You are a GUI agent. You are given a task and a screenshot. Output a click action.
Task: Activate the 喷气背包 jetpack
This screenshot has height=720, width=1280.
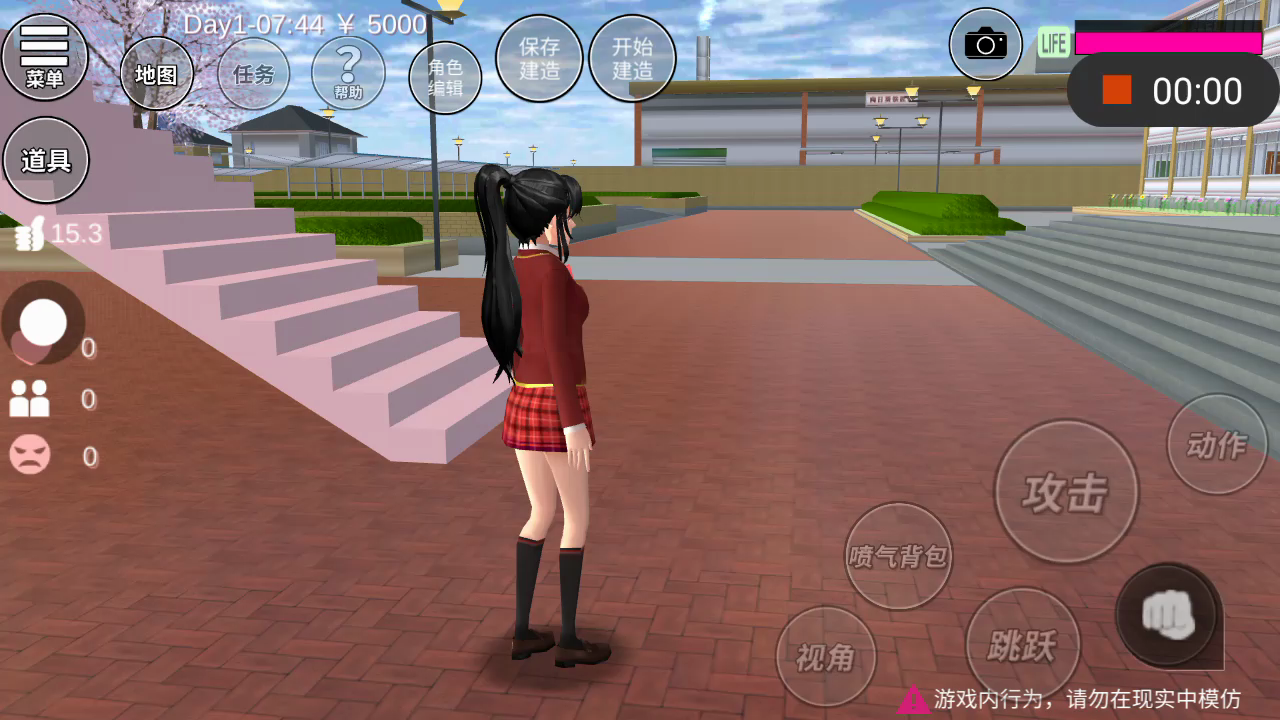pyautogui.click(x=898, y=555)
